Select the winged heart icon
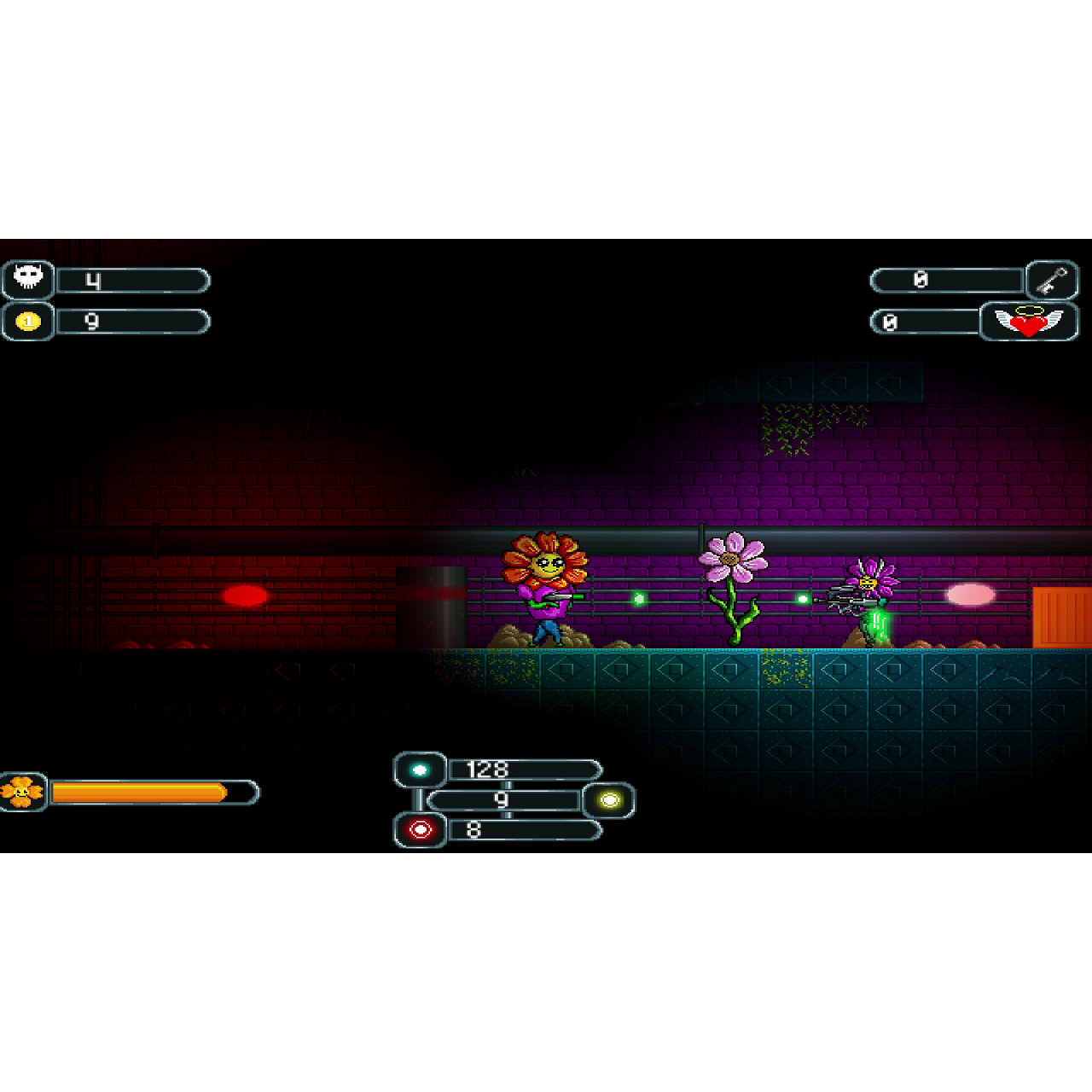 [x=1028, y=321]
